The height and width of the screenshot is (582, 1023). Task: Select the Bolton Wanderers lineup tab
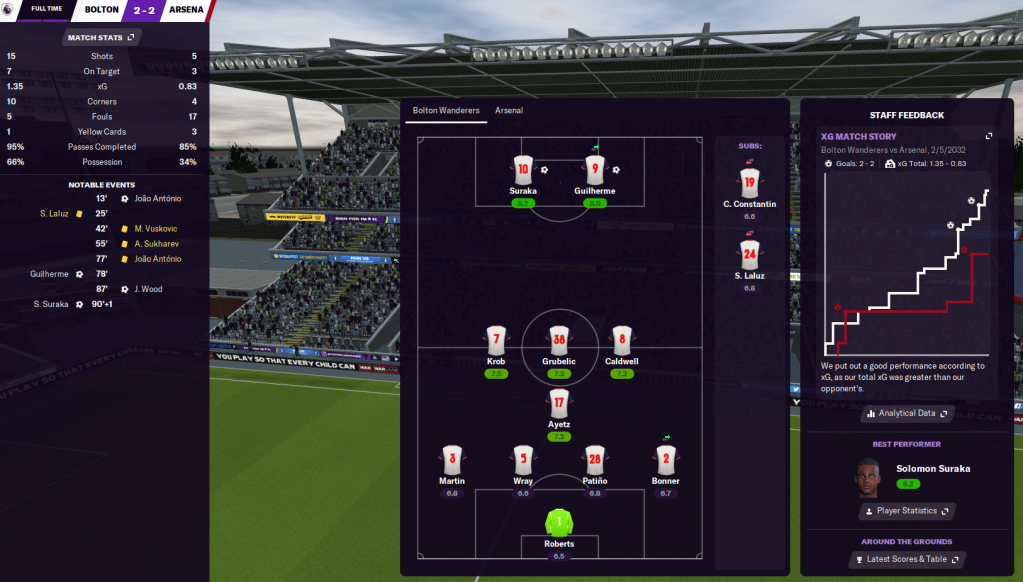tap(446, 111)
